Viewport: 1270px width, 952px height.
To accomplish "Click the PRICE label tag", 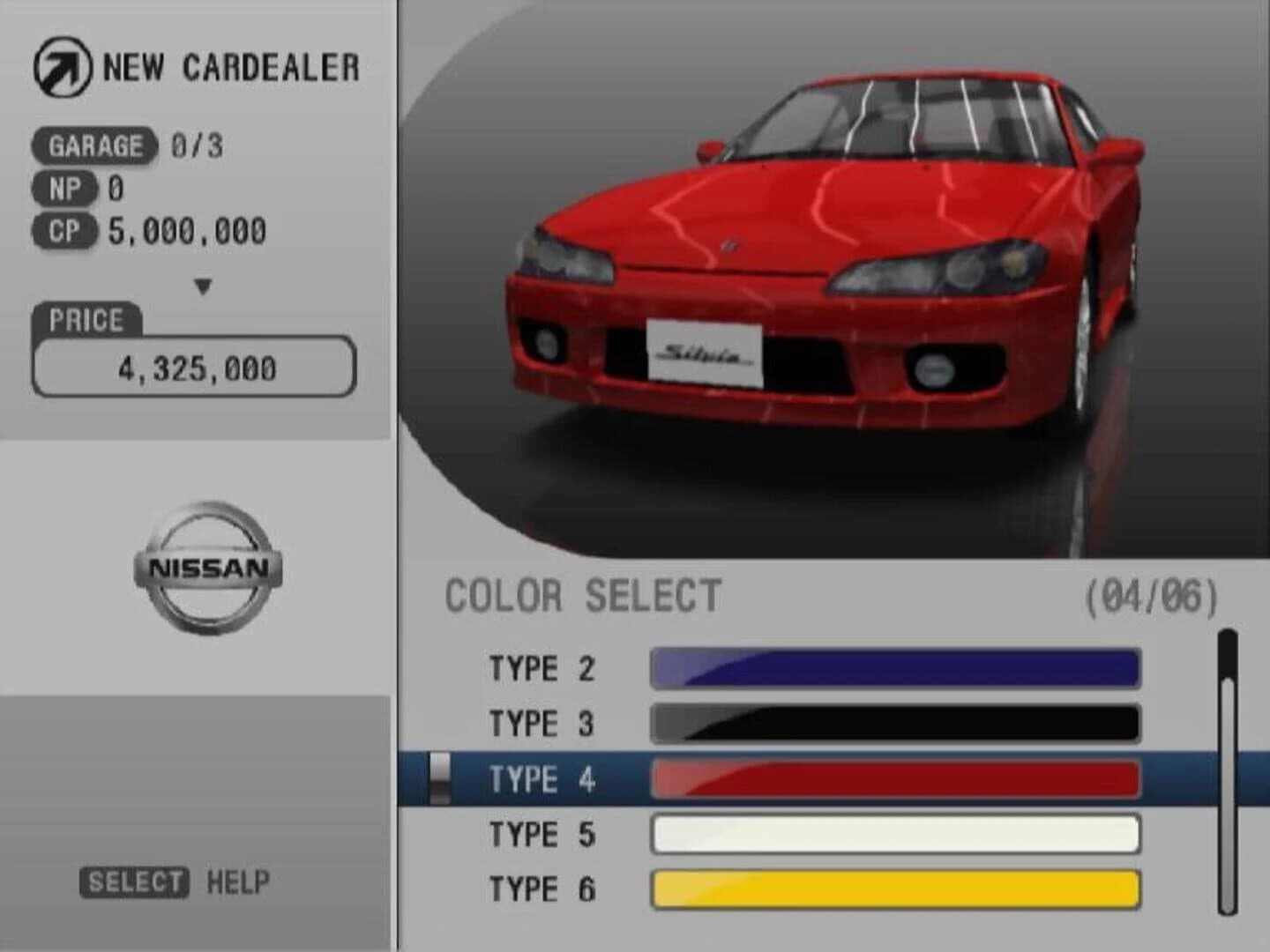I will click(84, 319).
